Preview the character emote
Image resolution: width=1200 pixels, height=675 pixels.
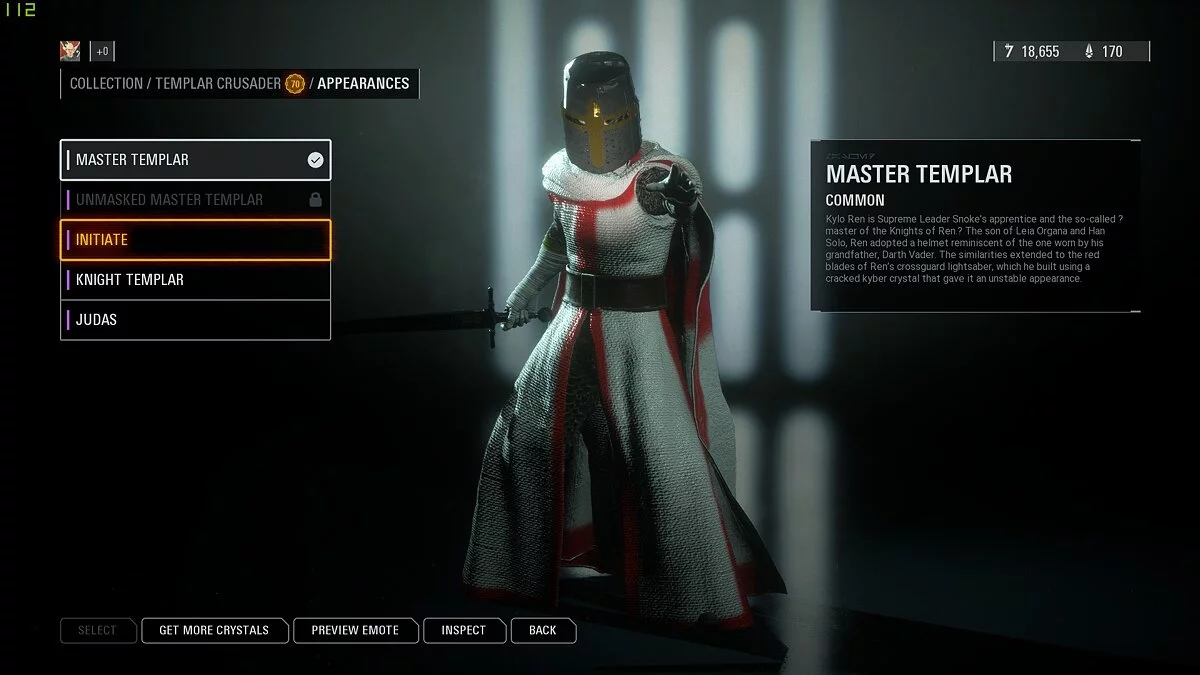355,630
